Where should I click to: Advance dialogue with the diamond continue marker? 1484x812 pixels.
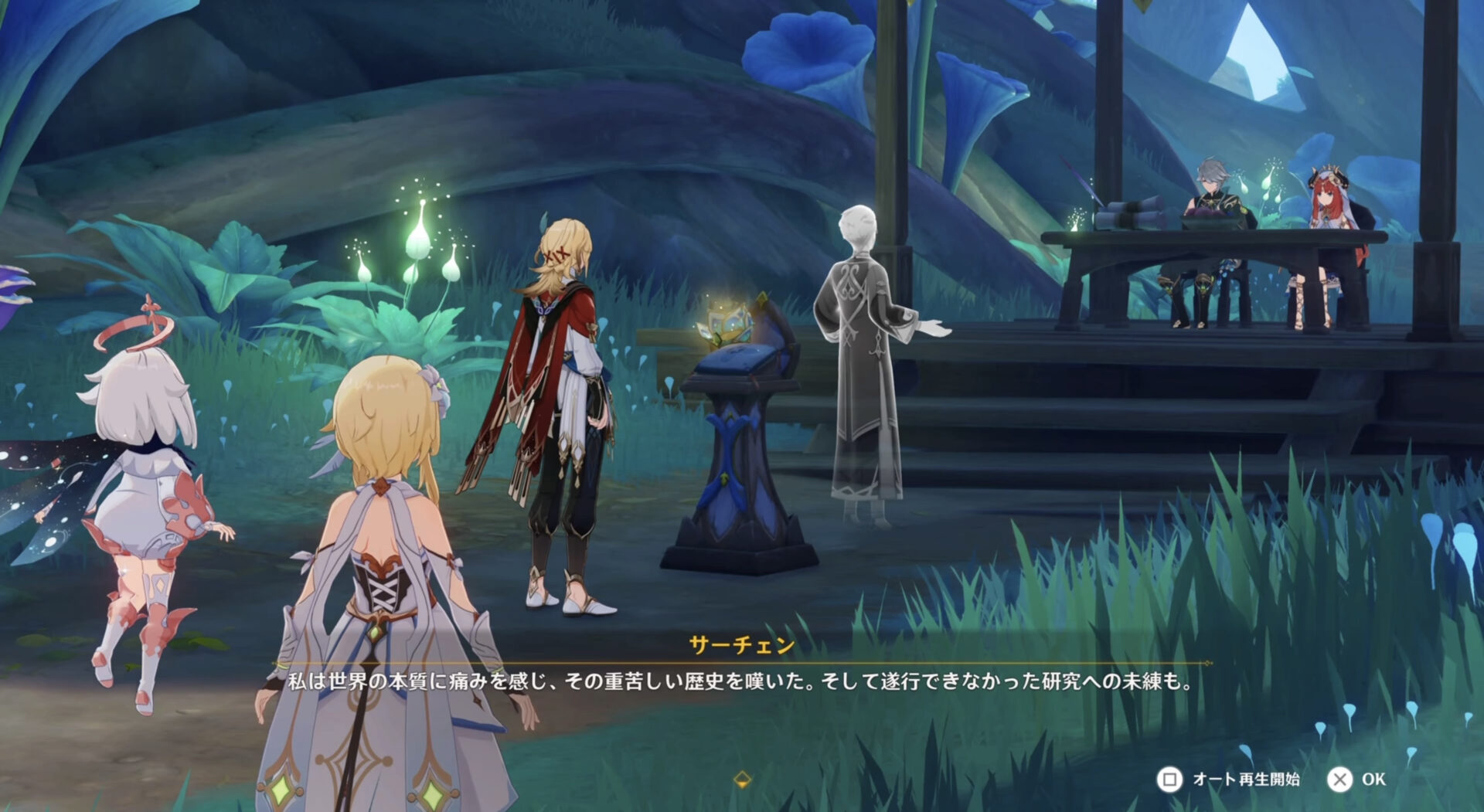click(742, 779)
